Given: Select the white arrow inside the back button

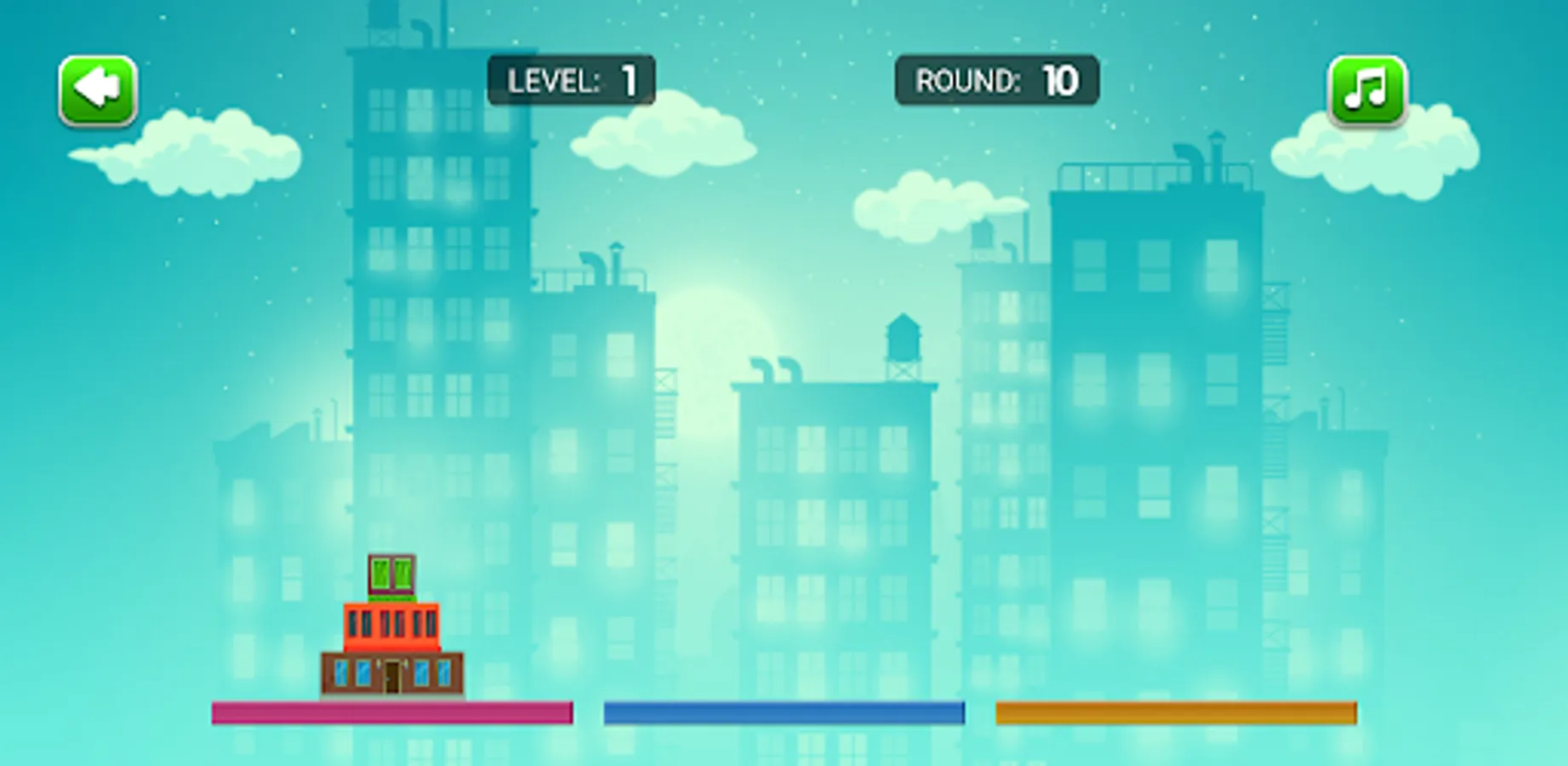Looking at the screenshot, I should point(96,88).
